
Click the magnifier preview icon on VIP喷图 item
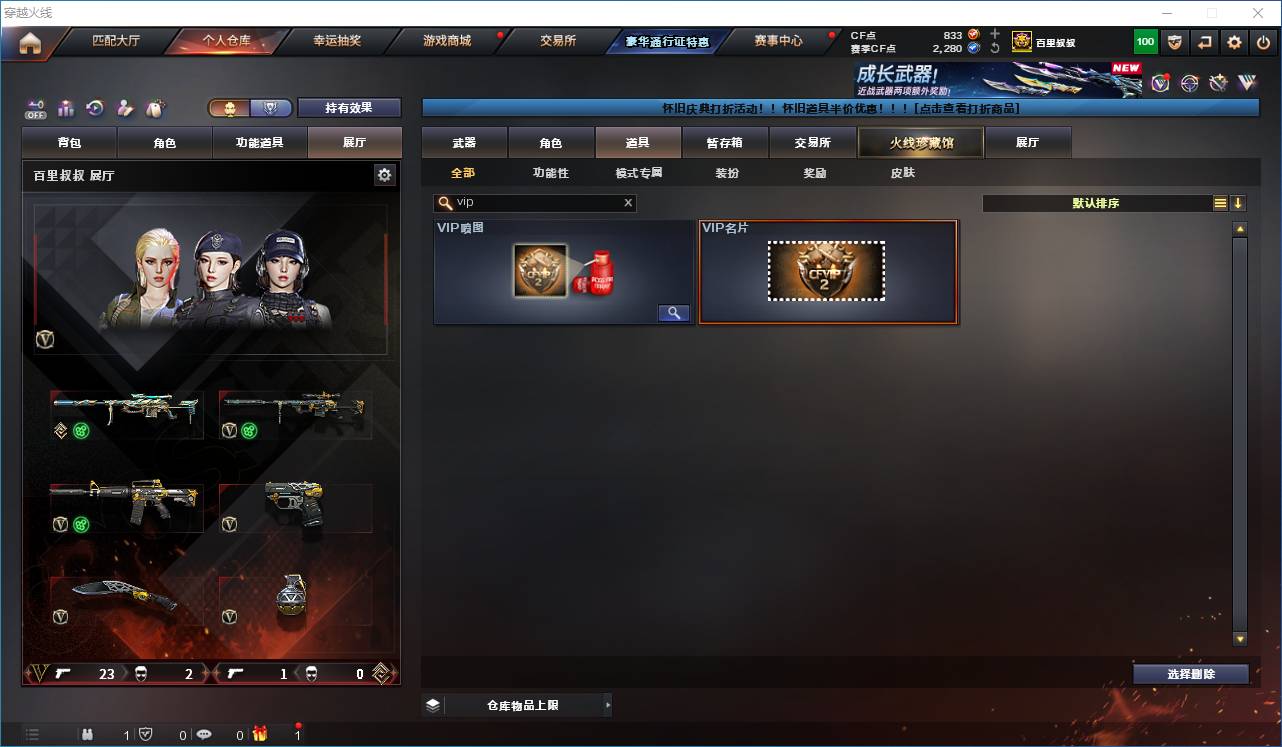[x=673, y=312]
